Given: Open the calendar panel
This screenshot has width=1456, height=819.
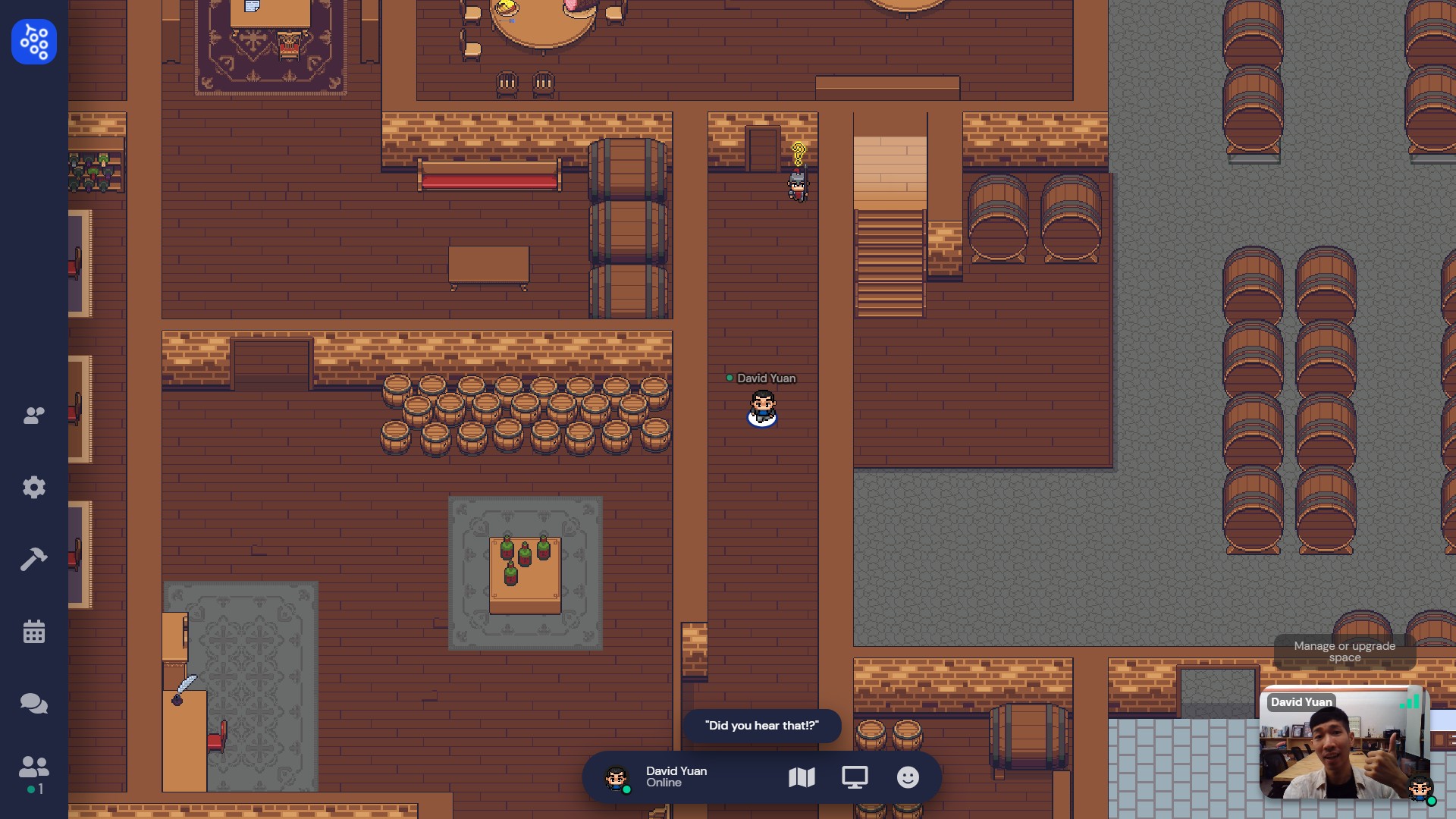Looking at the screenshot, I should click(34, 631).
